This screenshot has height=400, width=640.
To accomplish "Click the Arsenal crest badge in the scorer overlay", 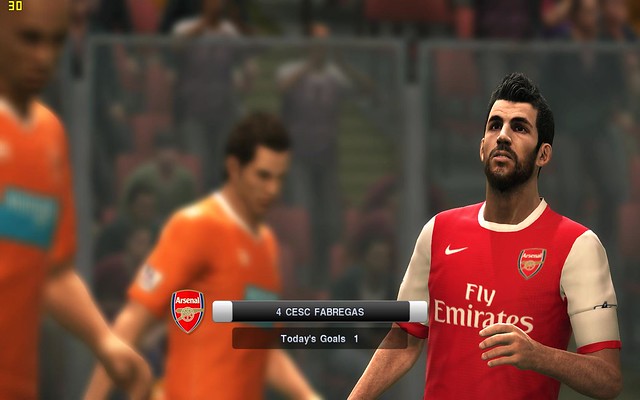I will click(x=187, y=310).
